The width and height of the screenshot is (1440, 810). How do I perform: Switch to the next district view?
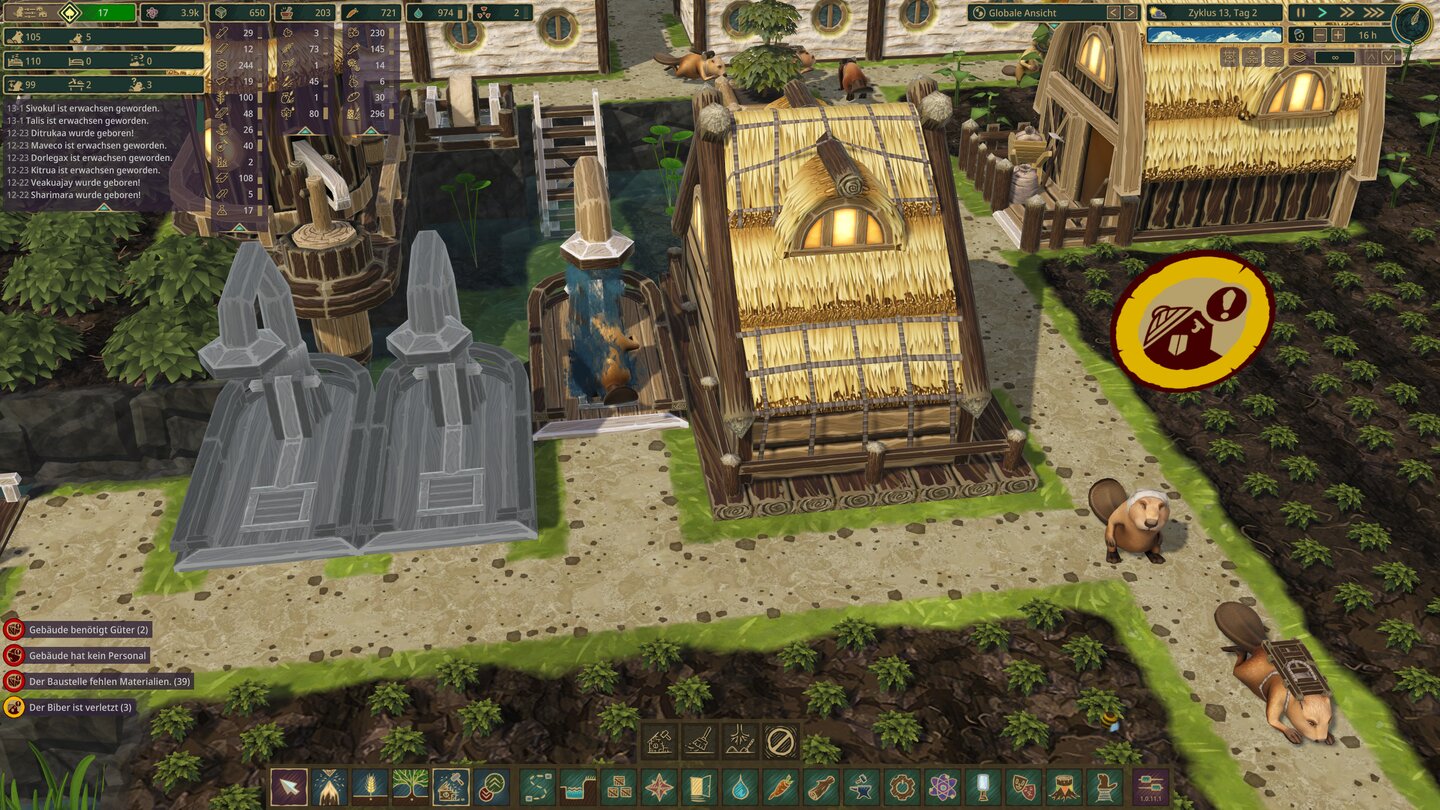click(1131, 13)
